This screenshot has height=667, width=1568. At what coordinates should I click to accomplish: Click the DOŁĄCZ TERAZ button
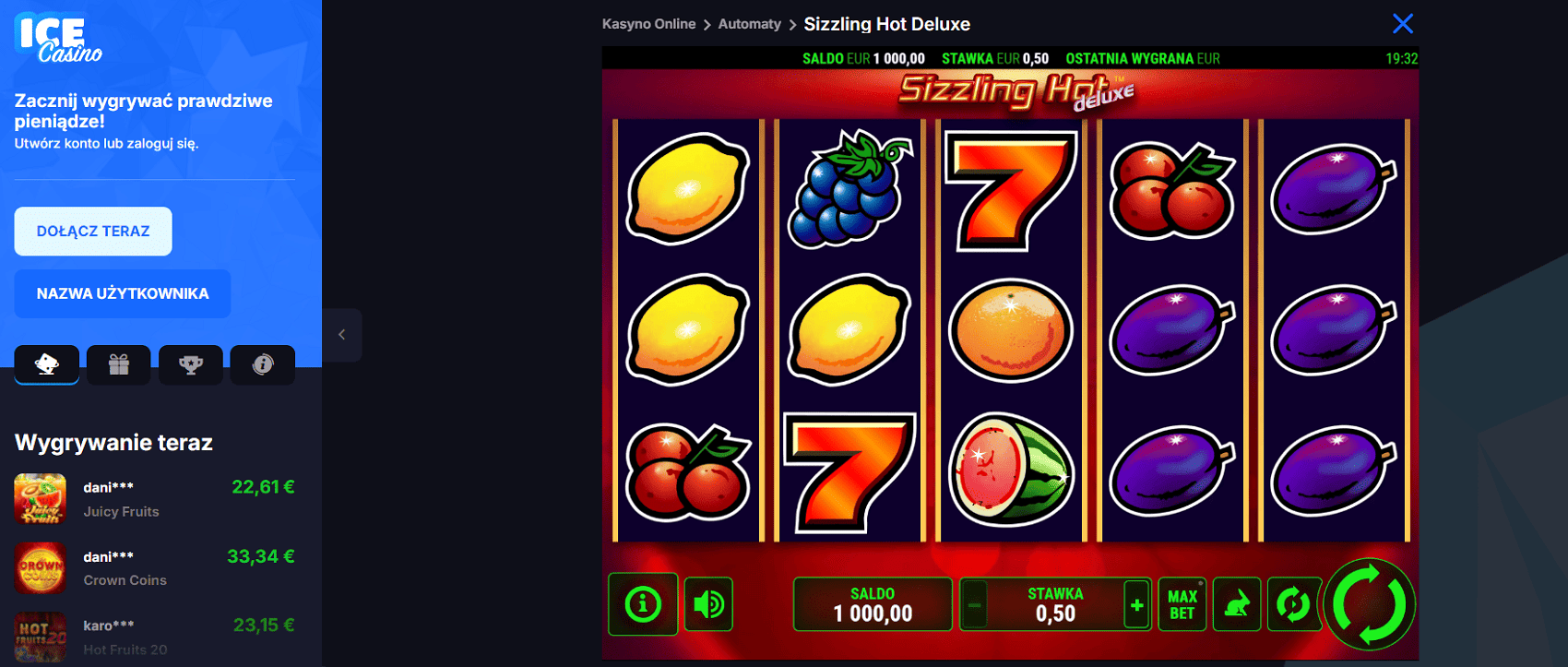[x=92, y=231]
